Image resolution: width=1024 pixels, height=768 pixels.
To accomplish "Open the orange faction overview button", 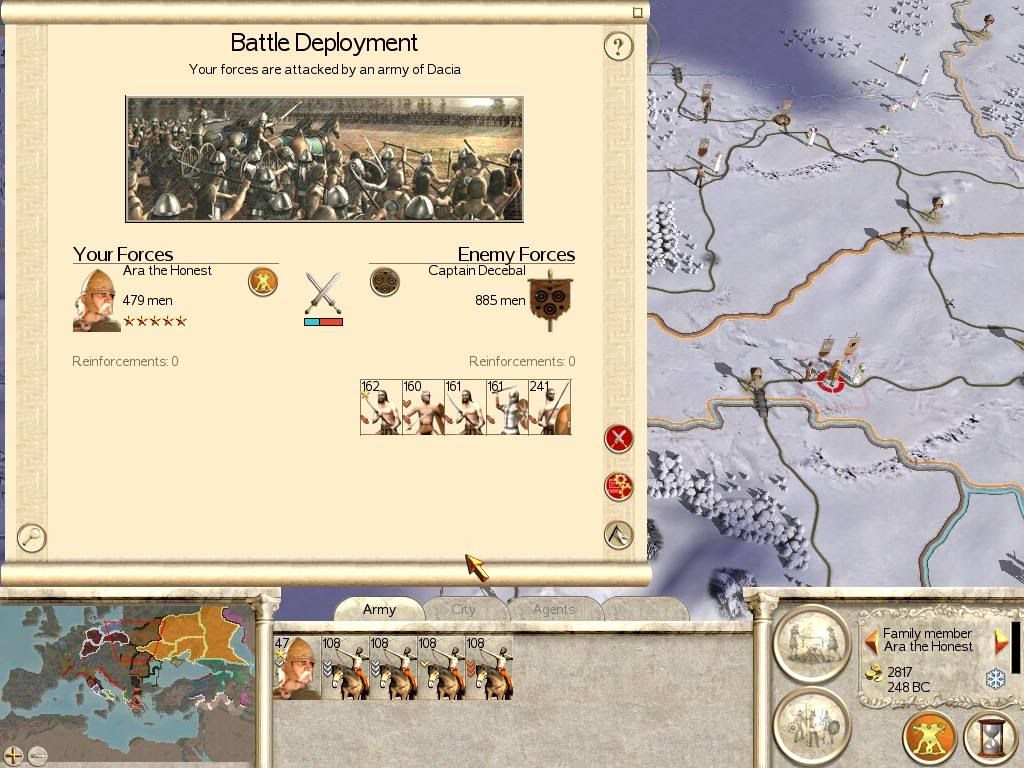I will coord(929,739).
